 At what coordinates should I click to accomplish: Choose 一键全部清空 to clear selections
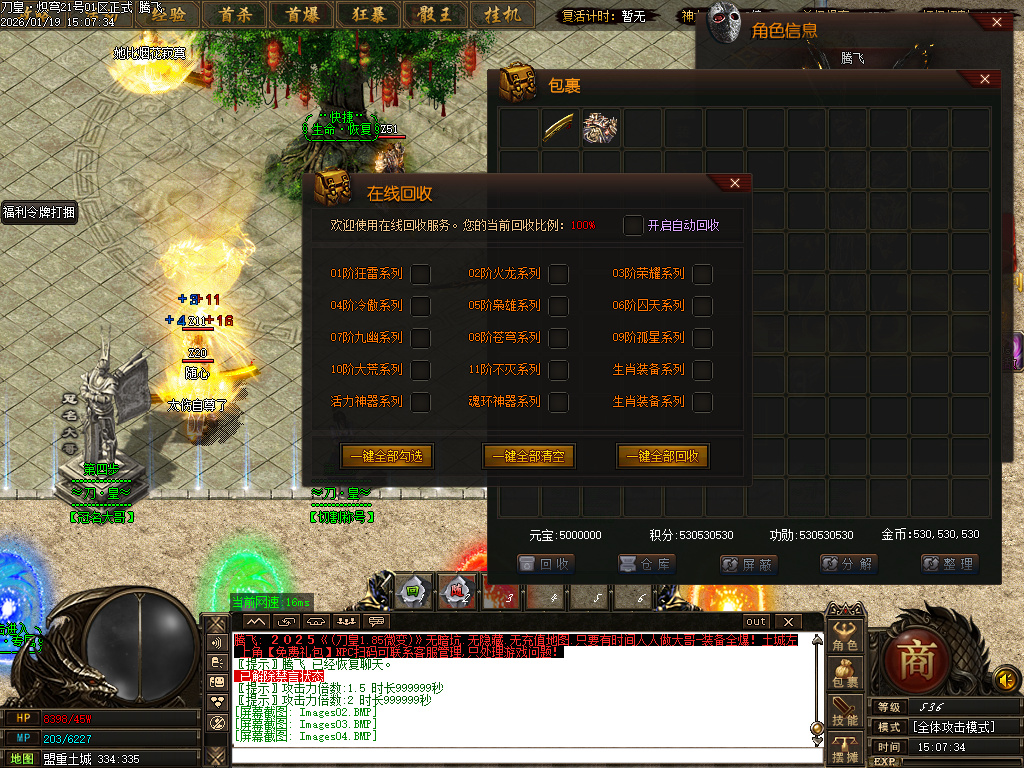(530, 456)
